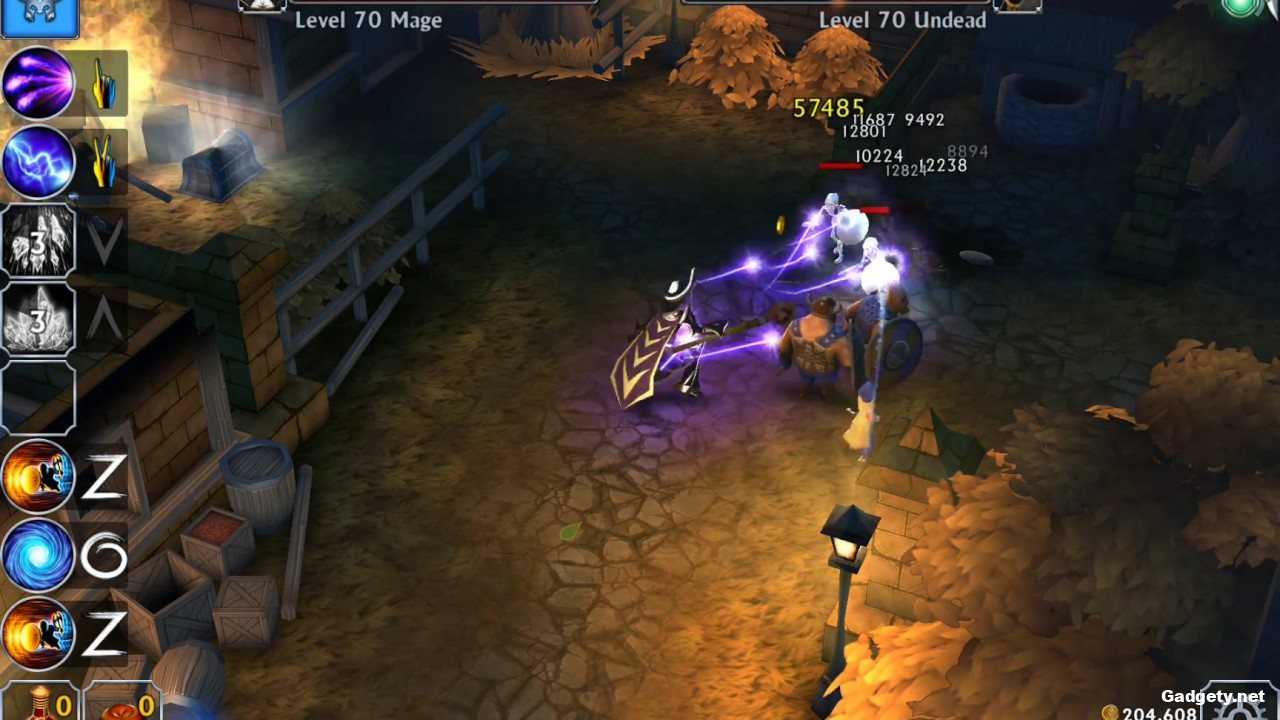Select the blue vortex skill with 6 gesture

[38, 557]
